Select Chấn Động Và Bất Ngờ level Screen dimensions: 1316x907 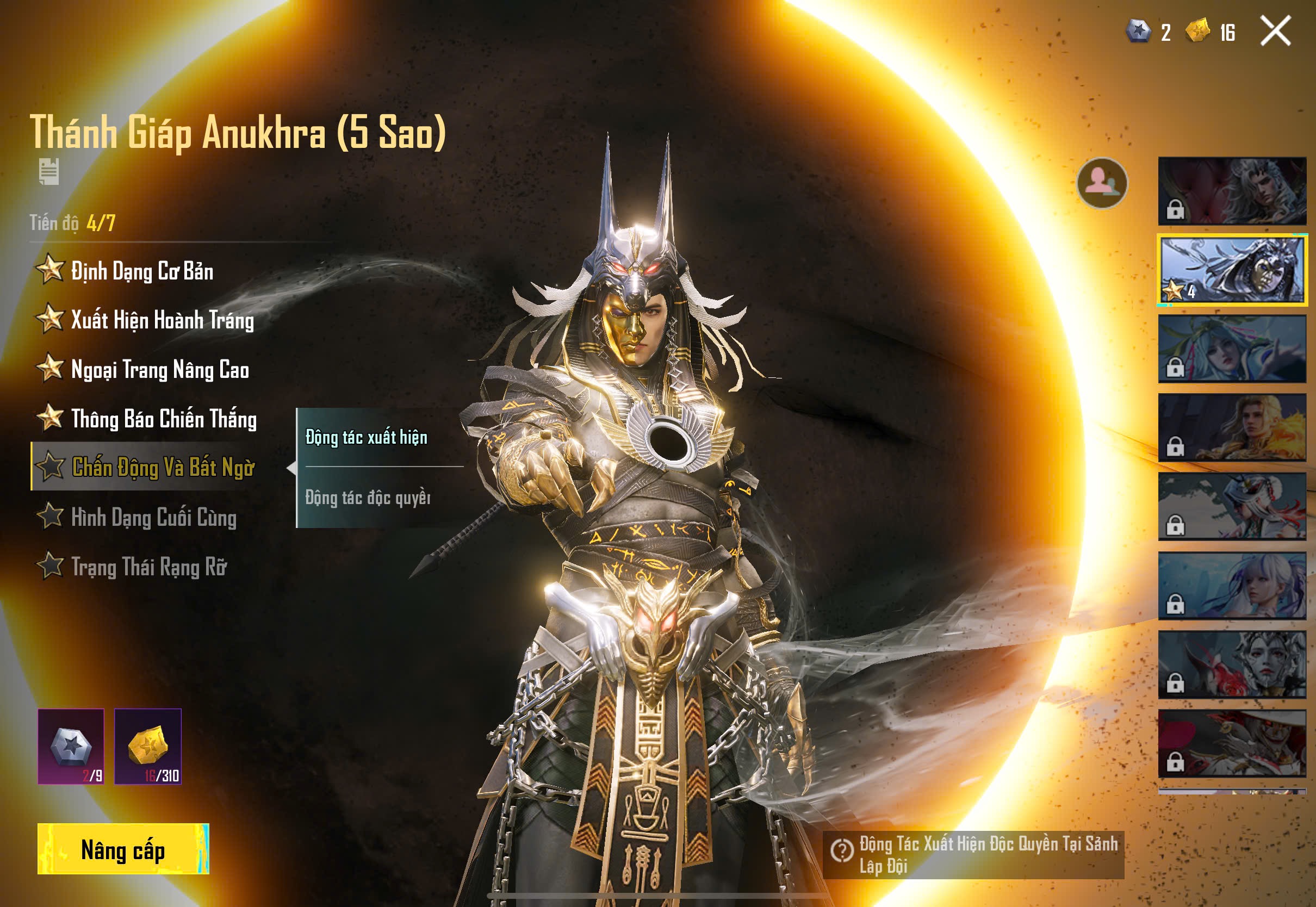(163, 467)
